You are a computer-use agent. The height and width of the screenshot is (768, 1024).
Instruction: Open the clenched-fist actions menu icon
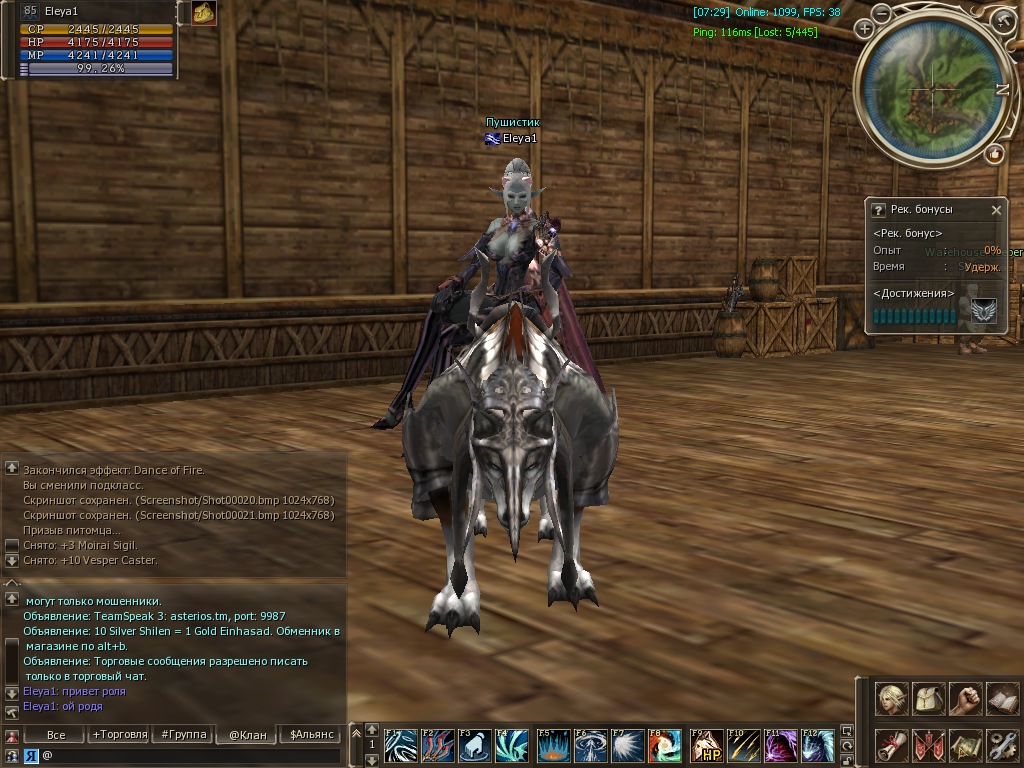965,698
